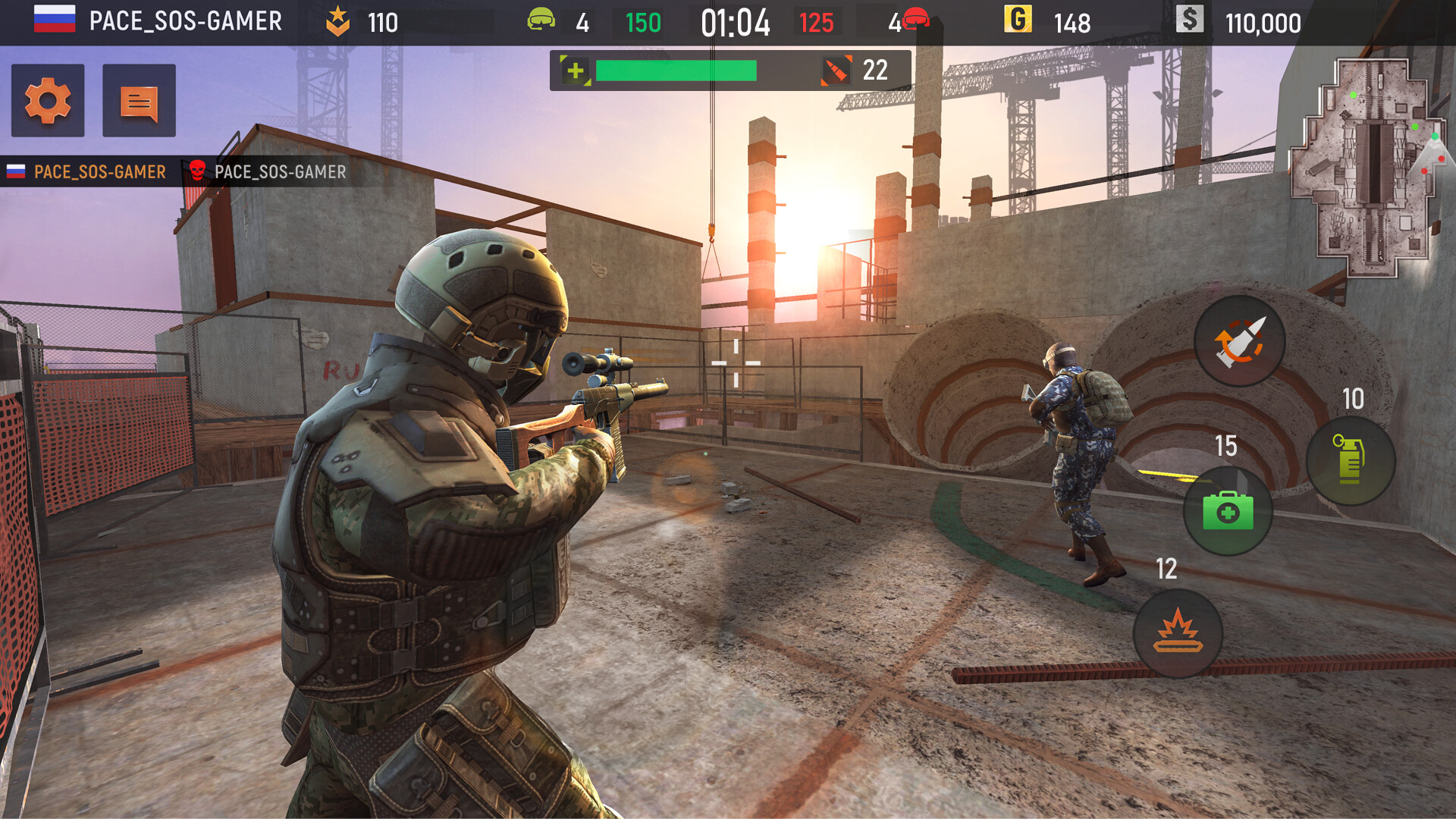The height and width of the screenshot is (819, 1456).
Task: Select the green helmet team icon
Action: [x=541, y=21]
